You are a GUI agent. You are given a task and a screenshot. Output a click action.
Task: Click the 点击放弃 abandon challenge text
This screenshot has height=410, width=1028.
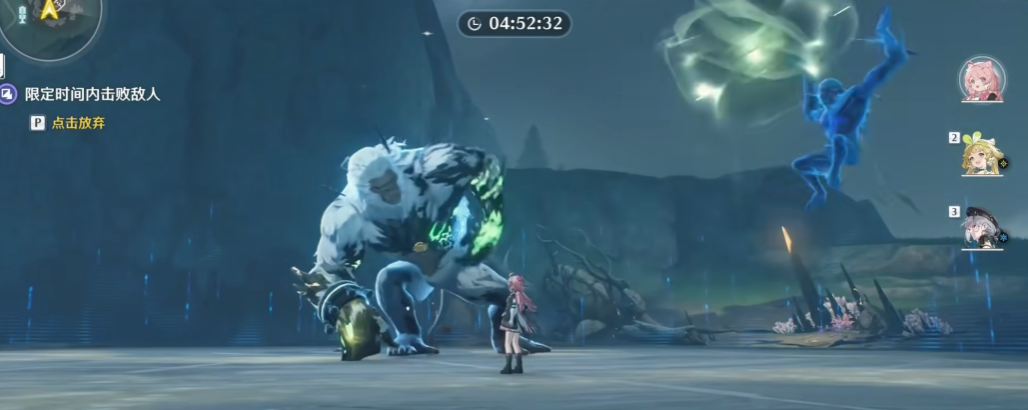click(77, 123)
